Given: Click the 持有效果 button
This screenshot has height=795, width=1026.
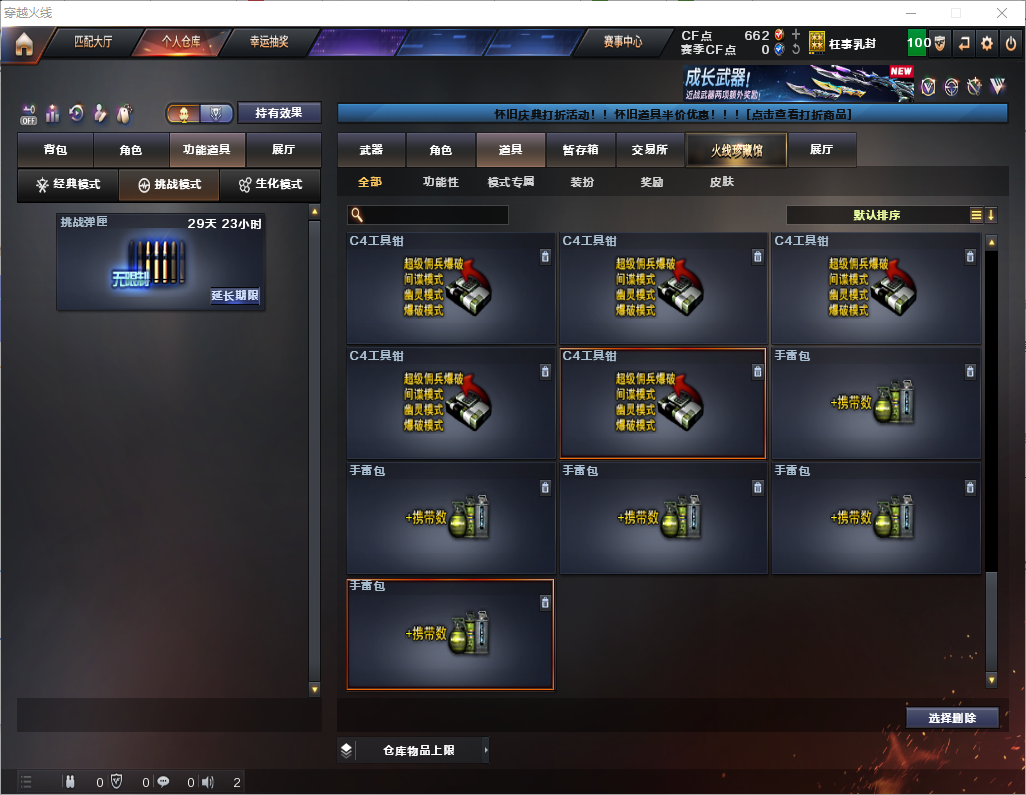Looking at the screenshot, I should point(278,113).
